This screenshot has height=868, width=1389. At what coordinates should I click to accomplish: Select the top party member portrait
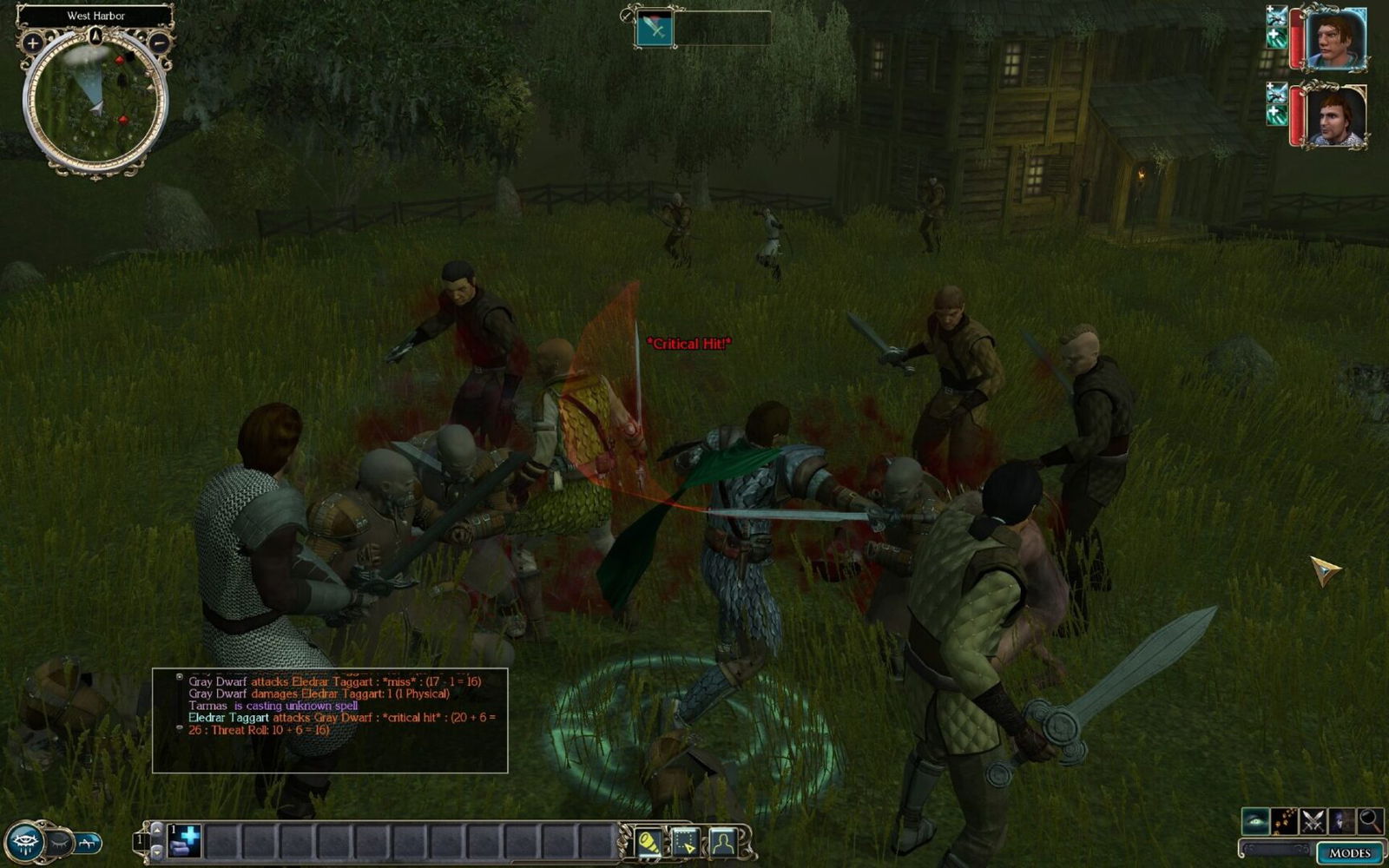pyautogui.click(x=1335, y=38)
